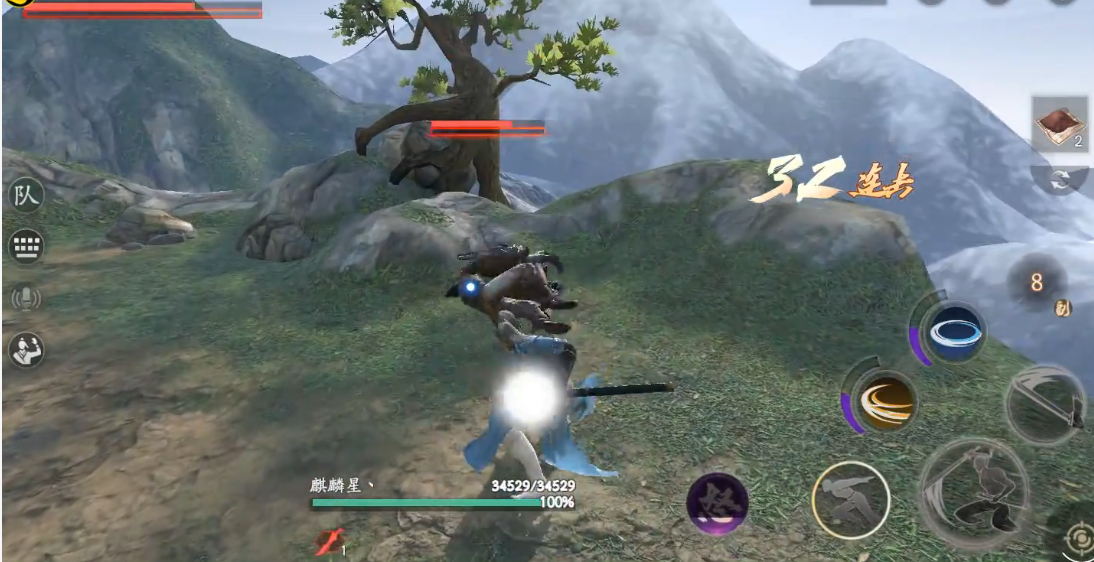Toggle the microphone voice chat icon
The image size is (1094, 562).
(x=26, y=298)
